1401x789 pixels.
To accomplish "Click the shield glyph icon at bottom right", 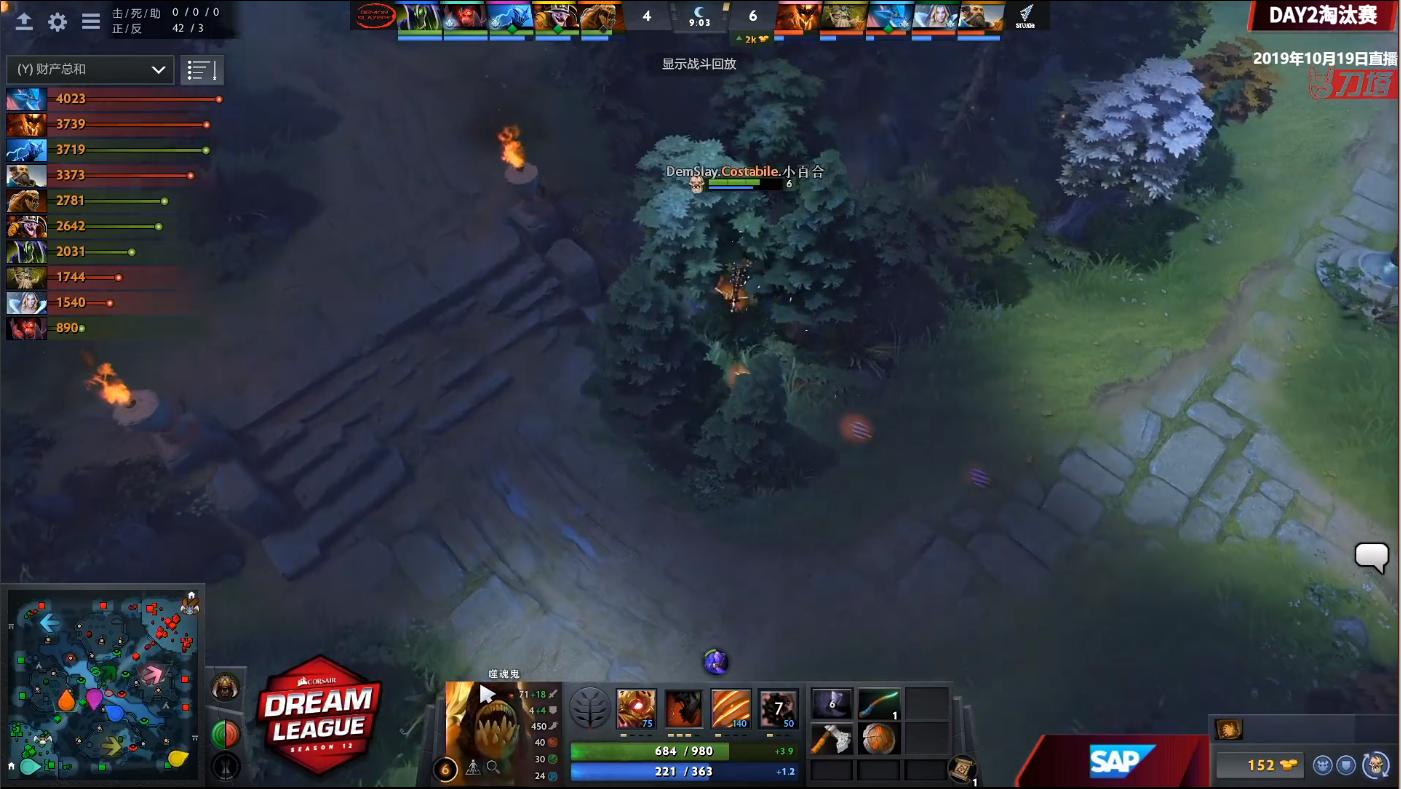I will (1346, 765).
